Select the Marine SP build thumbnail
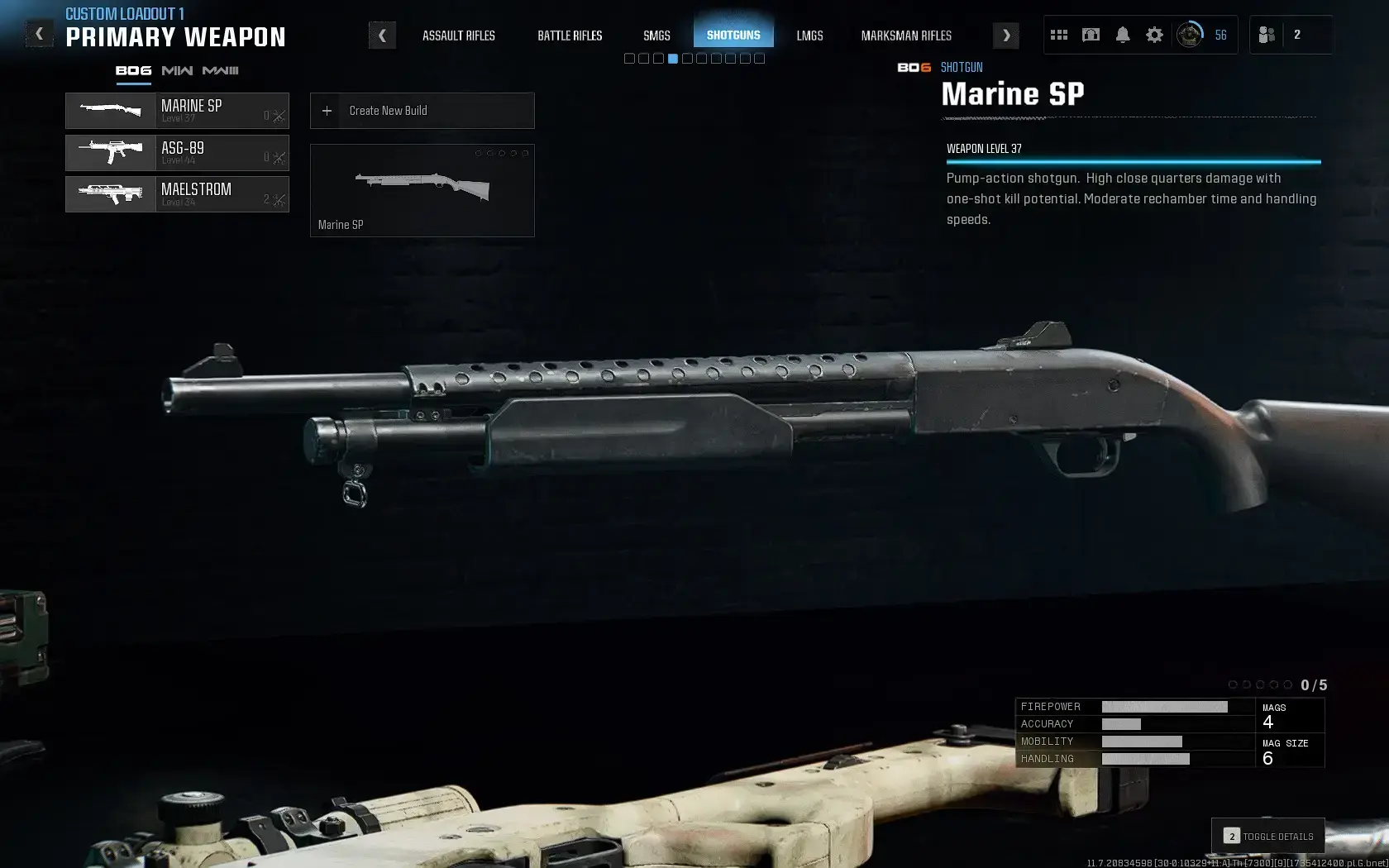 click(422, 190)
